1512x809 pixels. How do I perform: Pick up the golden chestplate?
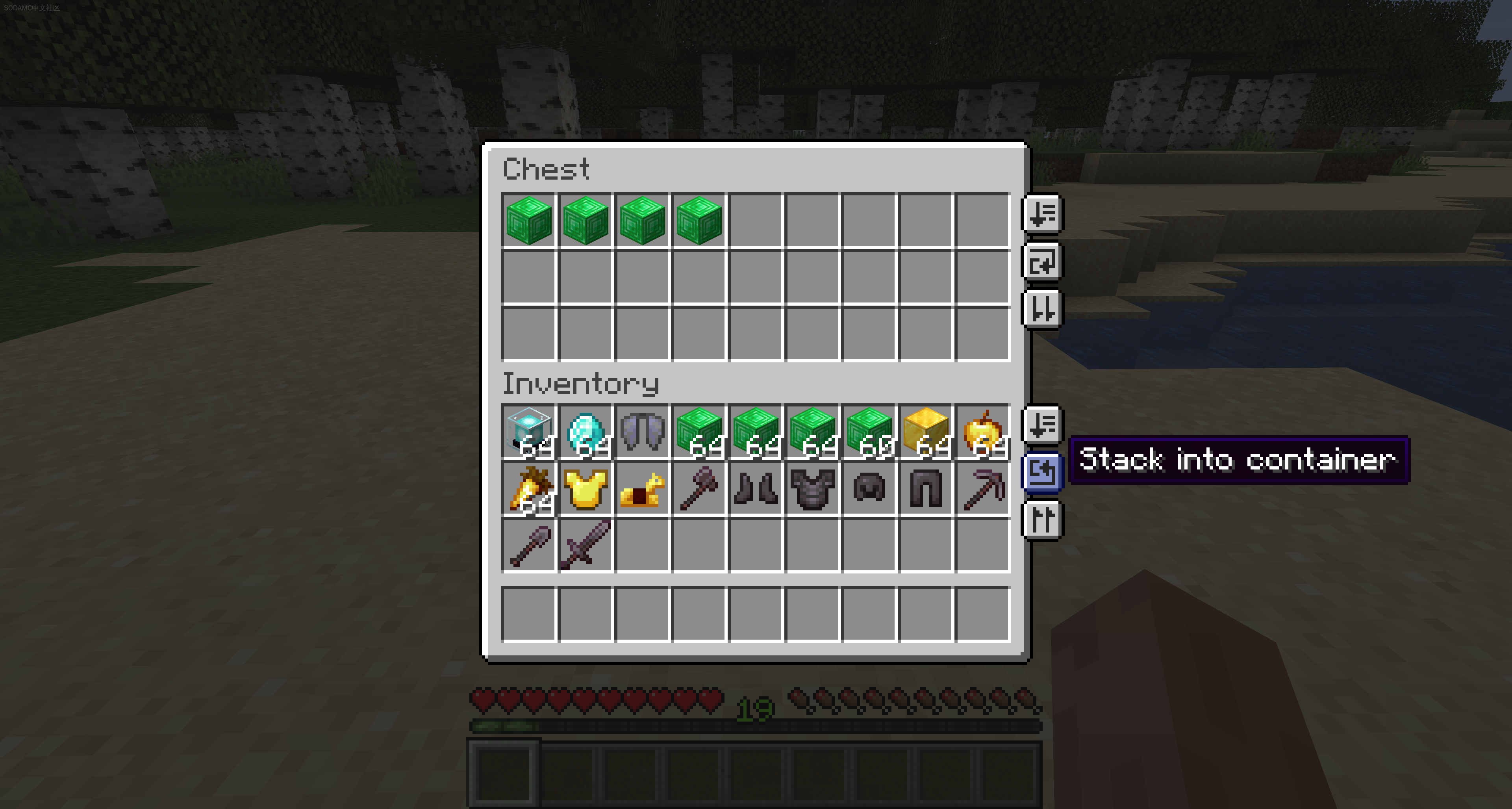coord(585,488)
